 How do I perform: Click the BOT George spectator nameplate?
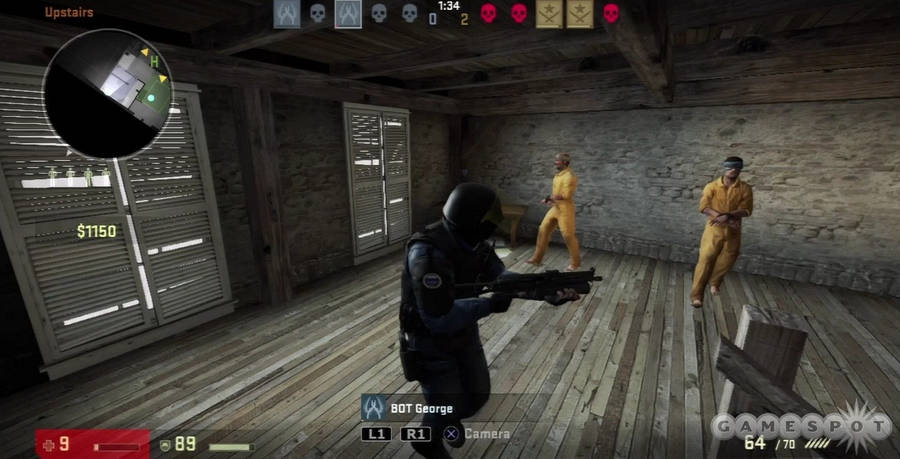408,408
